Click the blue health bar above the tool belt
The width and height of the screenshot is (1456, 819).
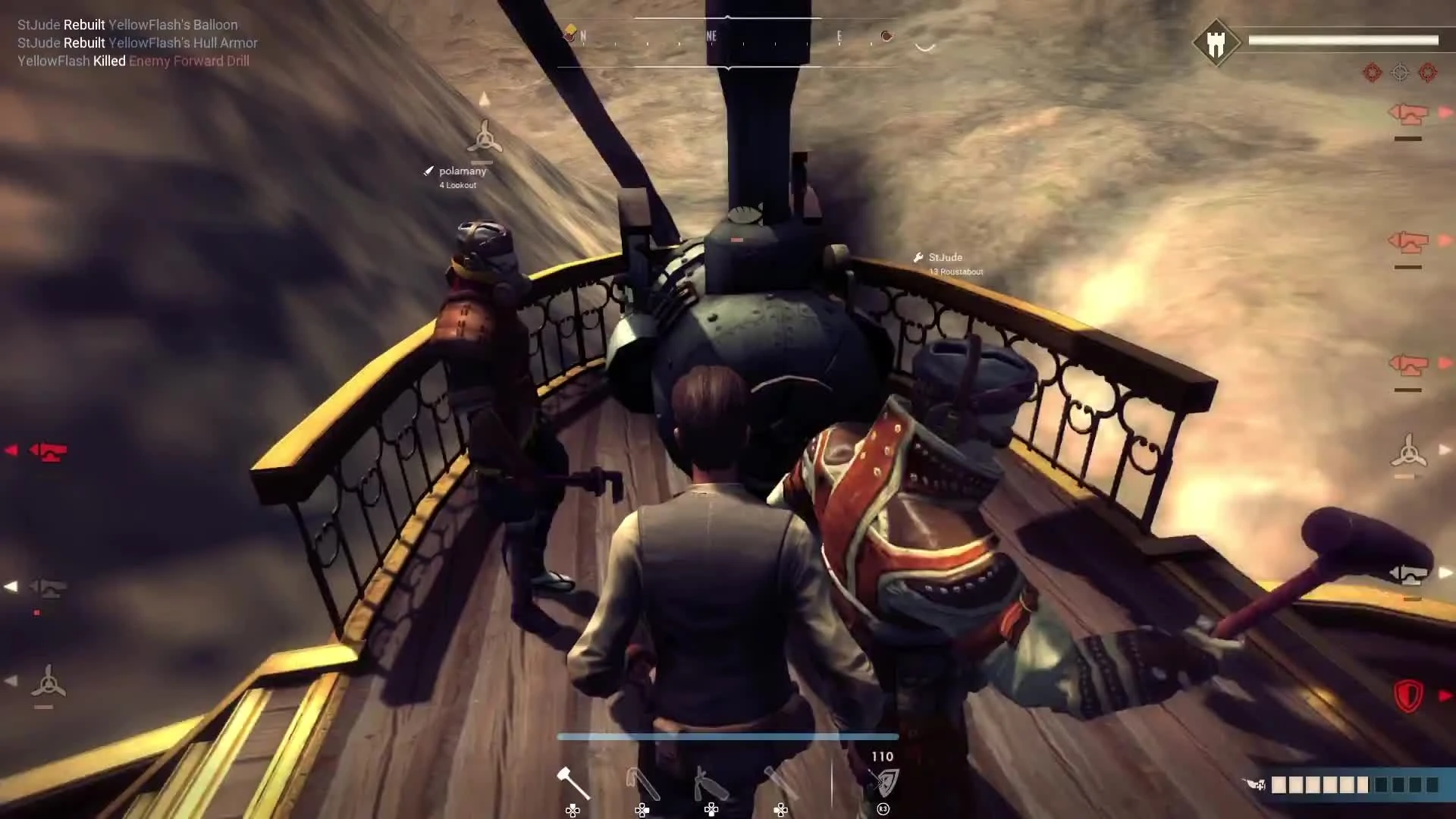[728, 736]
